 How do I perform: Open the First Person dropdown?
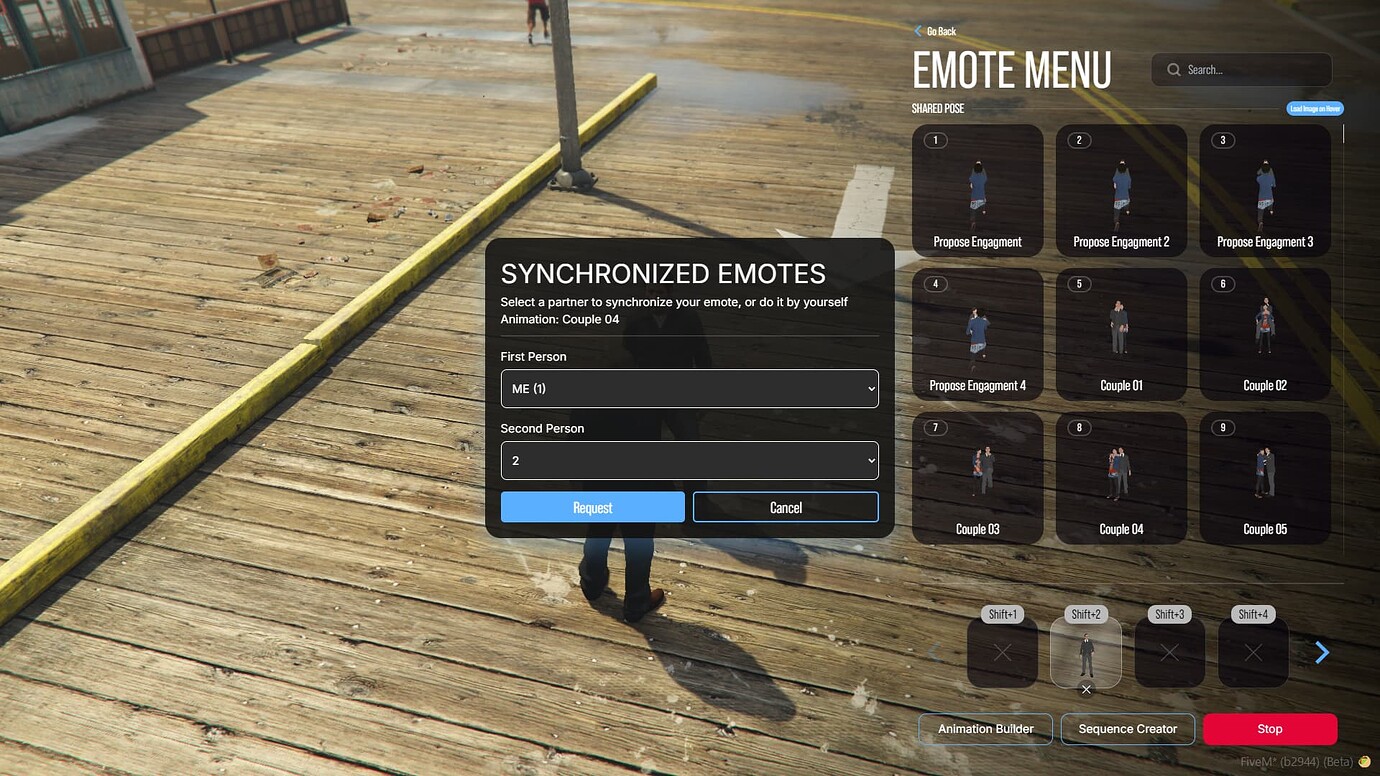tap(689, 388)
